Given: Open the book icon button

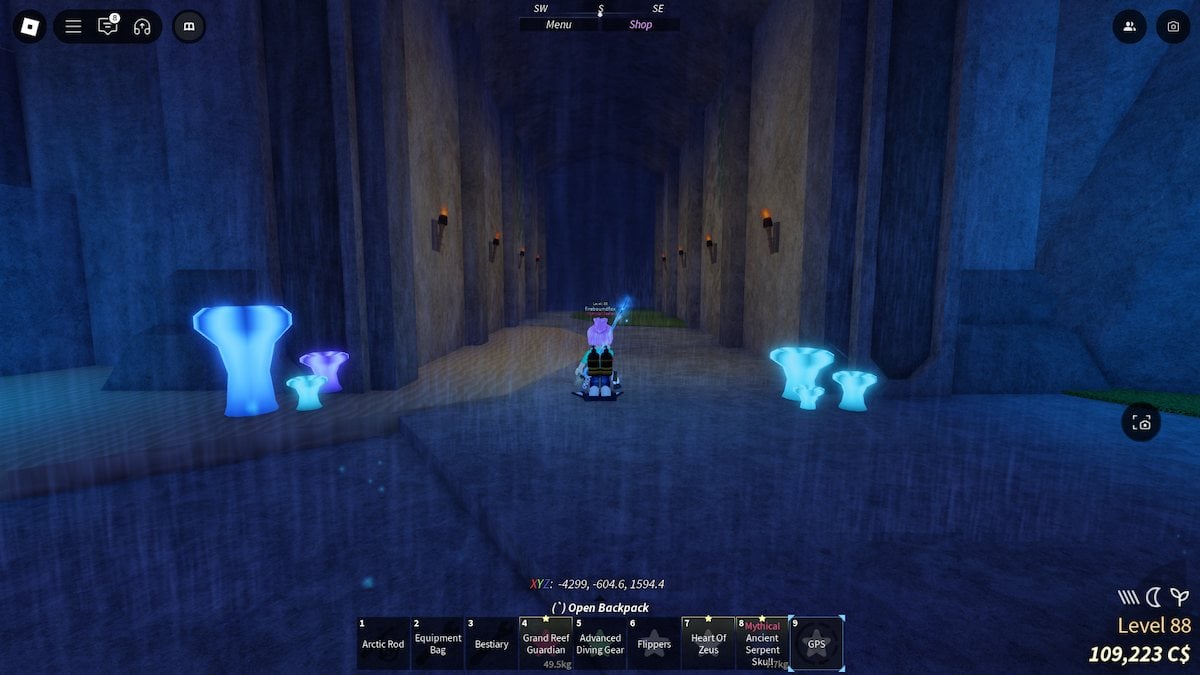Looking at the screenshot, I should [189, 27].
